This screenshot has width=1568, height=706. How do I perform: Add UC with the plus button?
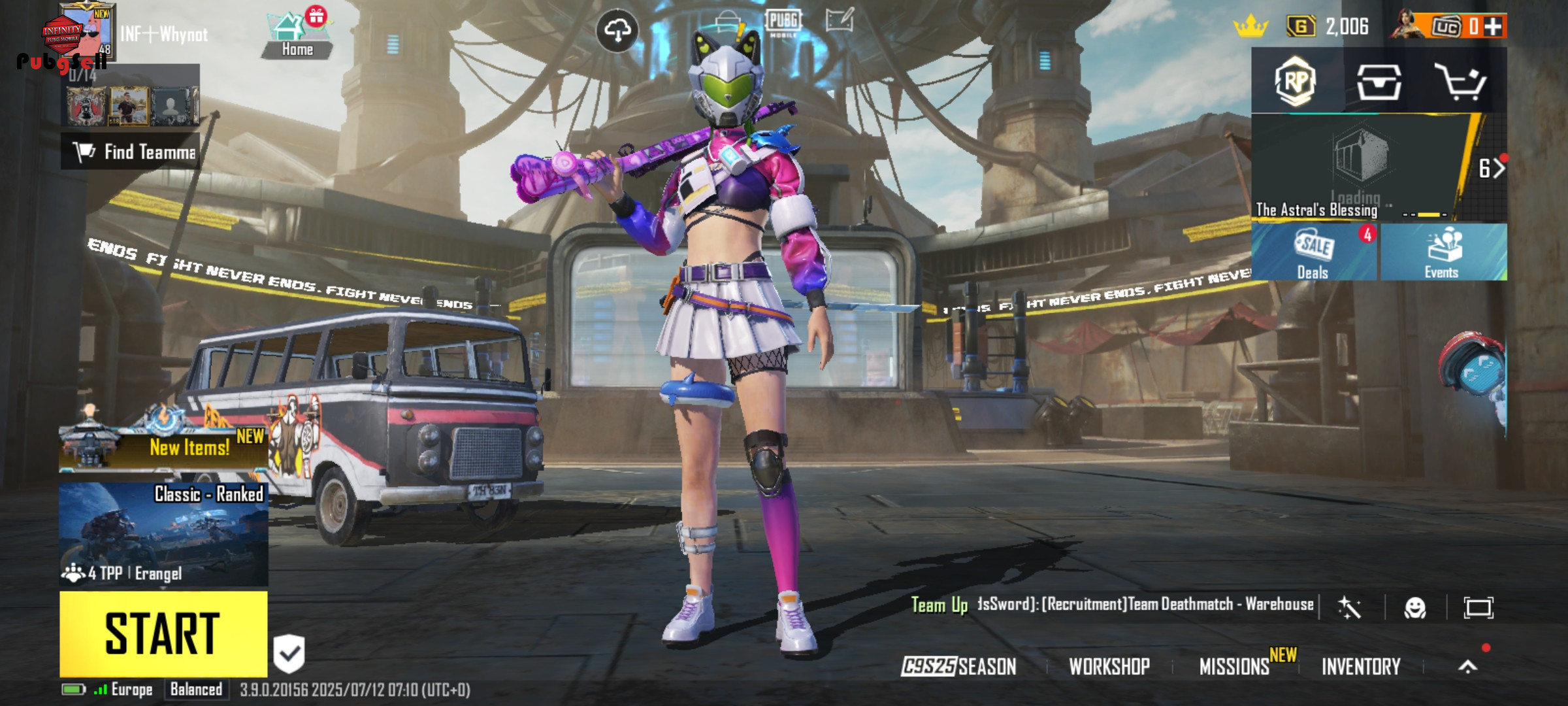tap(1492, 26)
